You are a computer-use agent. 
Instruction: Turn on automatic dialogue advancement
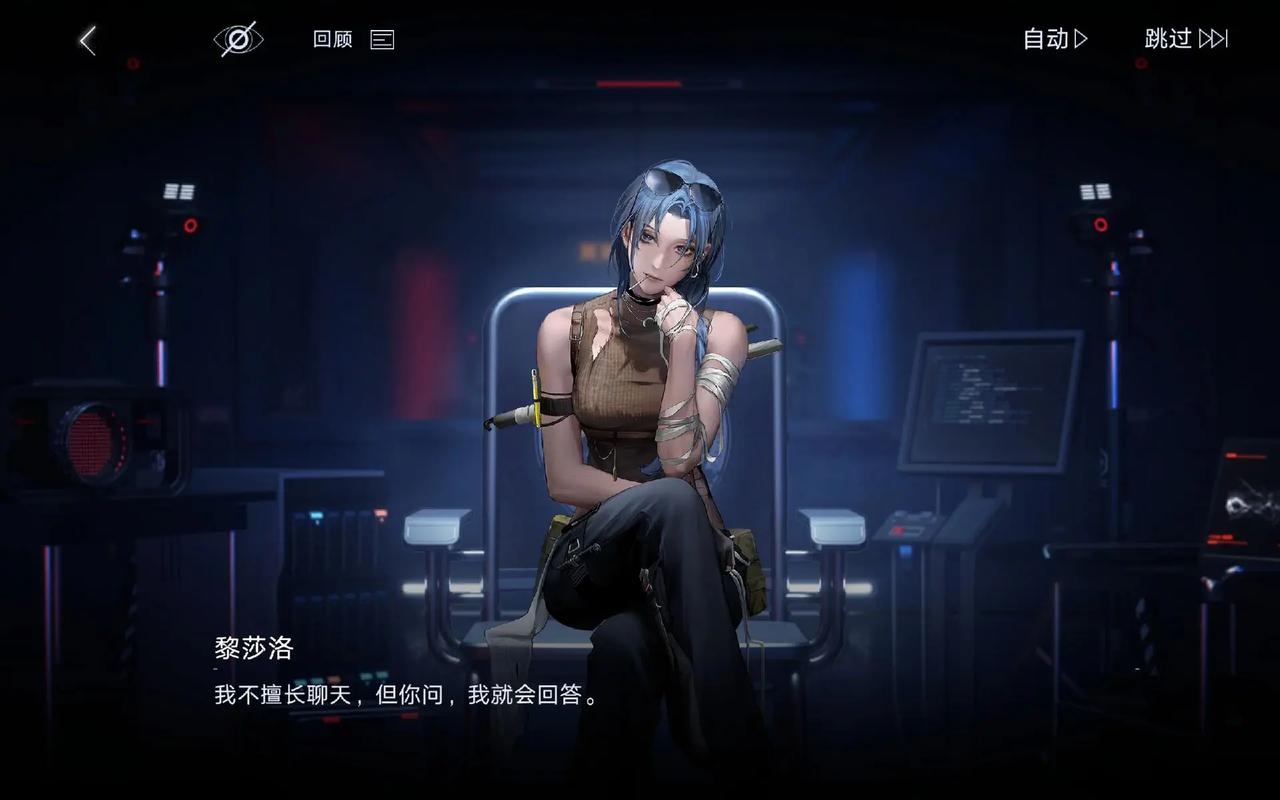(1046, 39)
